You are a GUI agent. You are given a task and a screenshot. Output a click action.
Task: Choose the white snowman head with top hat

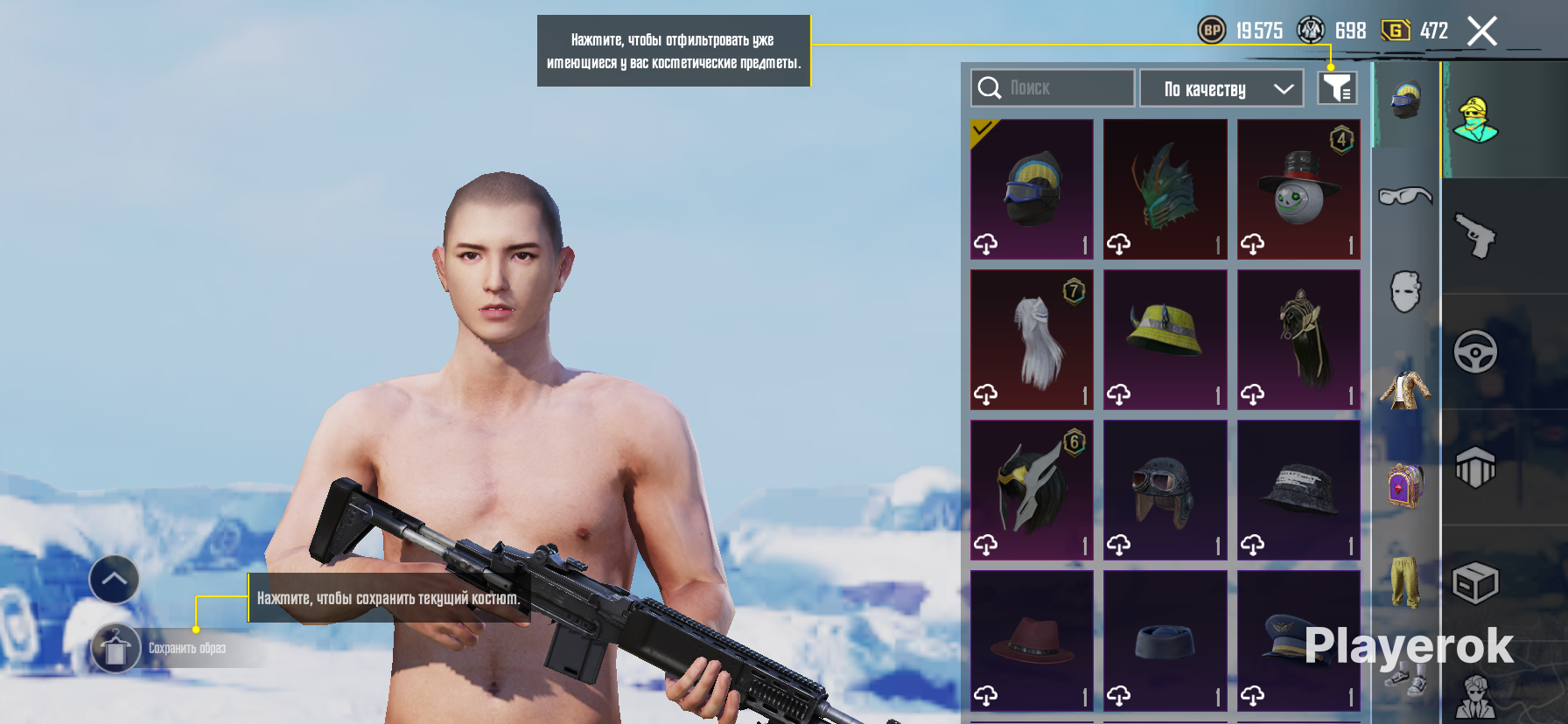point(1298,189)
